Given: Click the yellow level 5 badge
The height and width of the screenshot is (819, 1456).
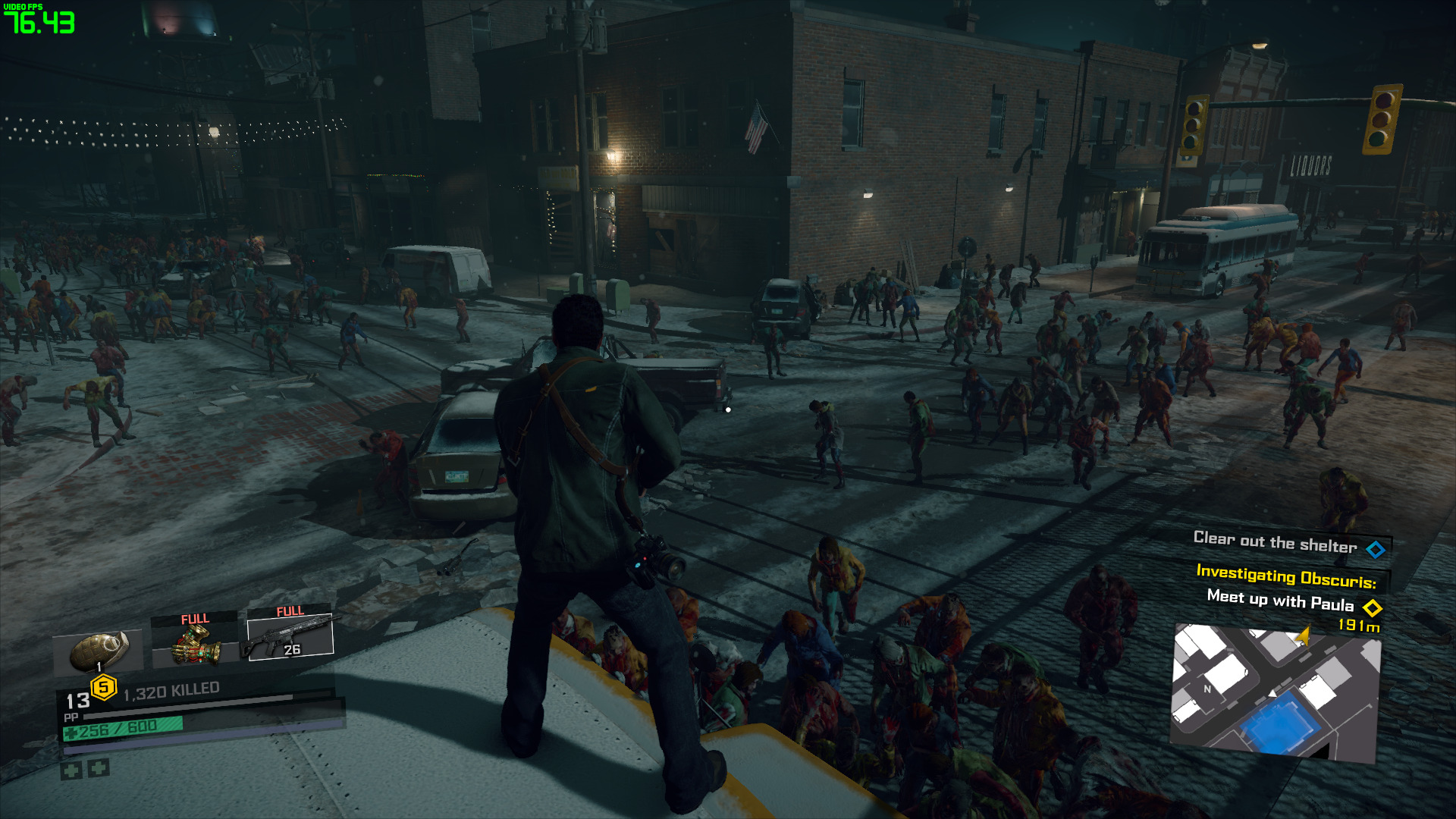Looking at the screenshot, I should coord(104,688).
